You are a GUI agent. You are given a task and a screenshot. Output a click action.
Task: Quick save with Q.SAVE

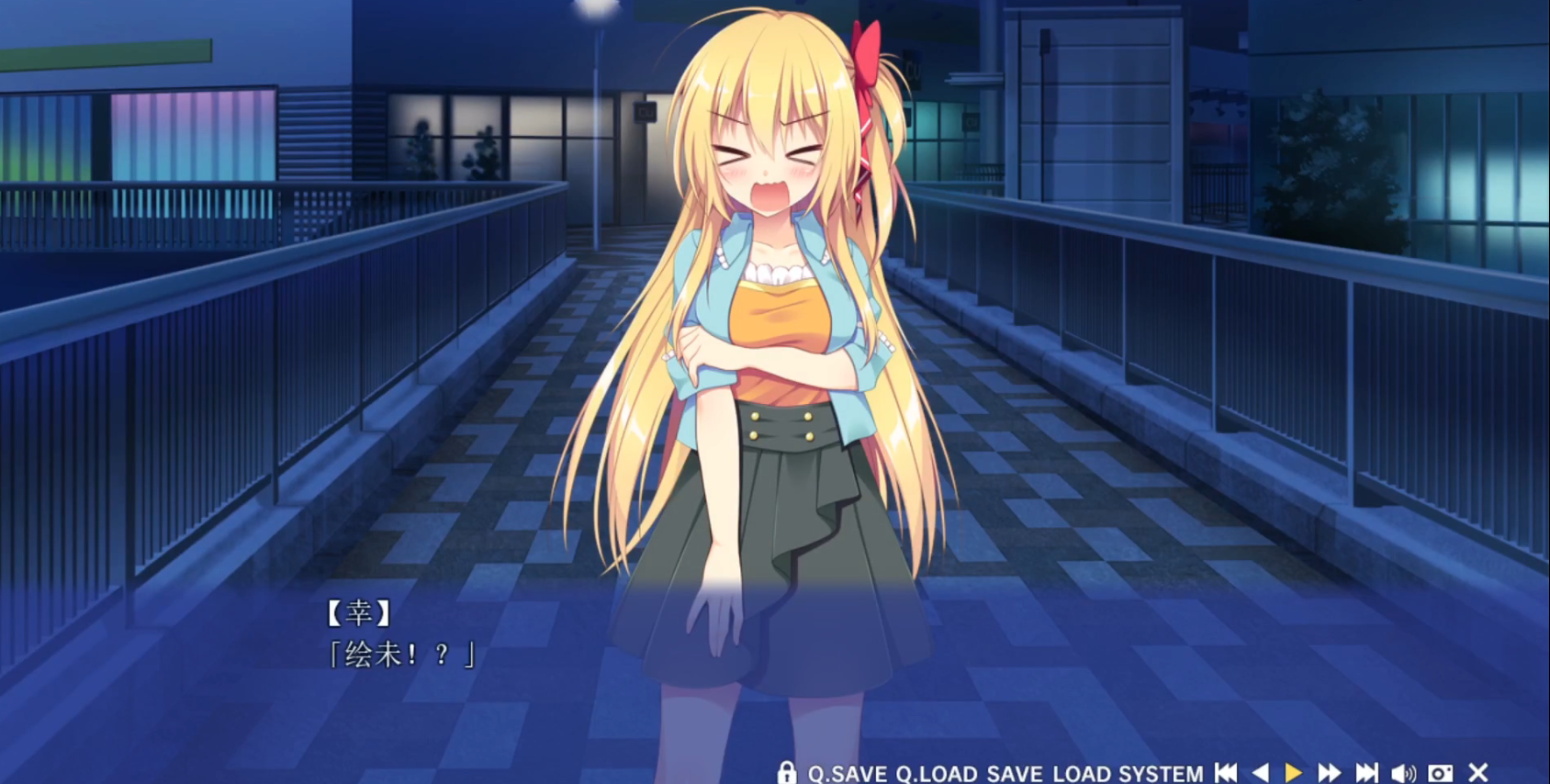[847, 774]
